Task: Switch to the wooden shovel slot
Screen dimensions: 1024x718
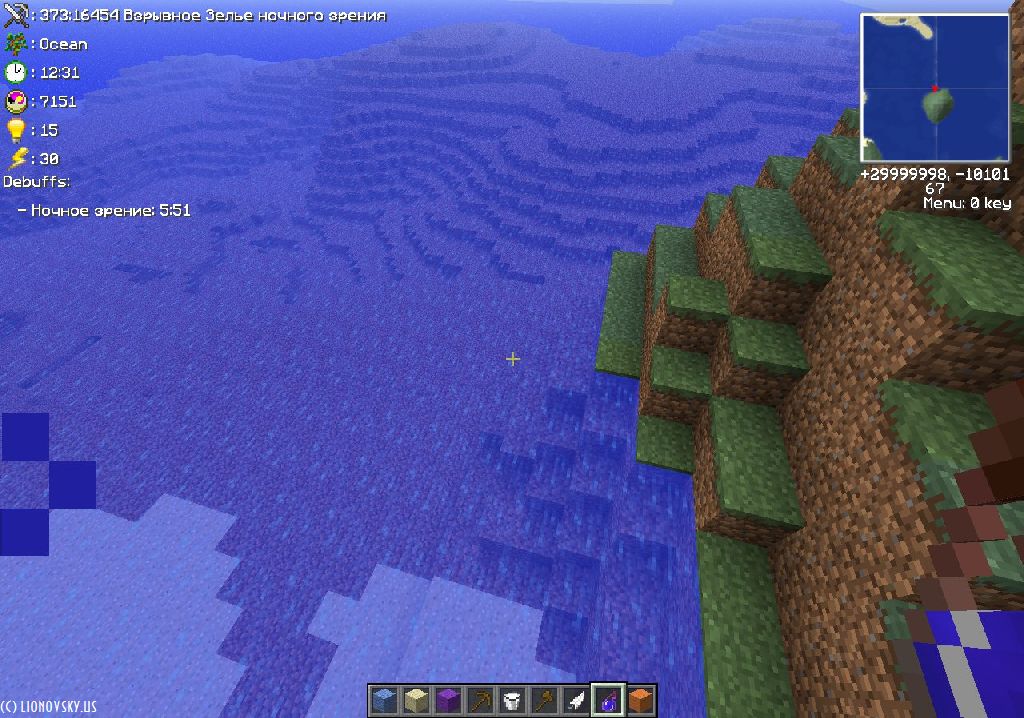Action: pos(544,701)
